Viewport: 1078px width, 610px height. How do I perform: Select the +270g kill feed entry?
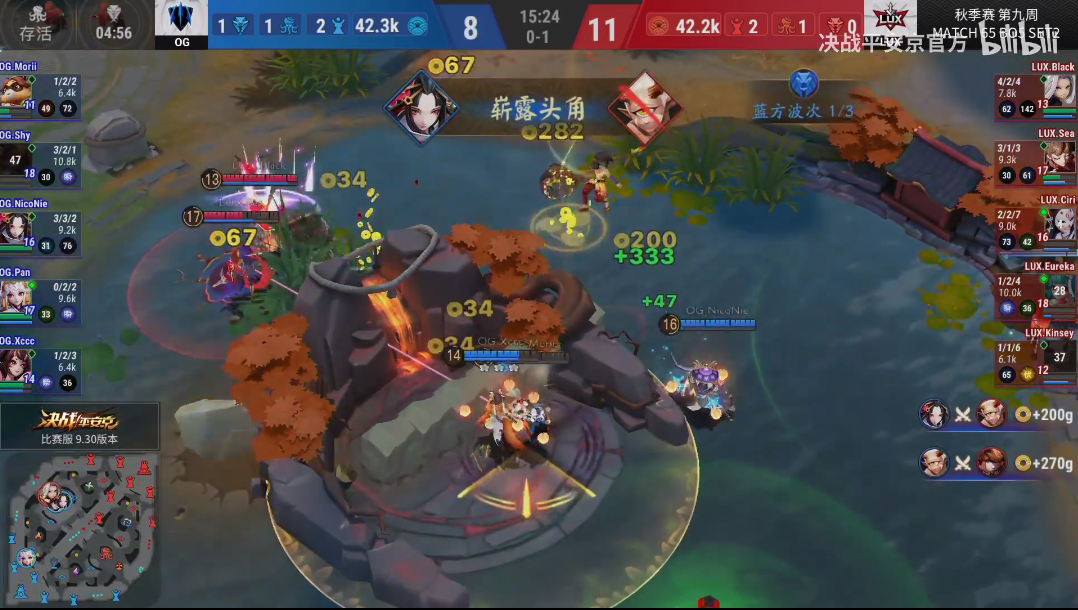[996, 463]
